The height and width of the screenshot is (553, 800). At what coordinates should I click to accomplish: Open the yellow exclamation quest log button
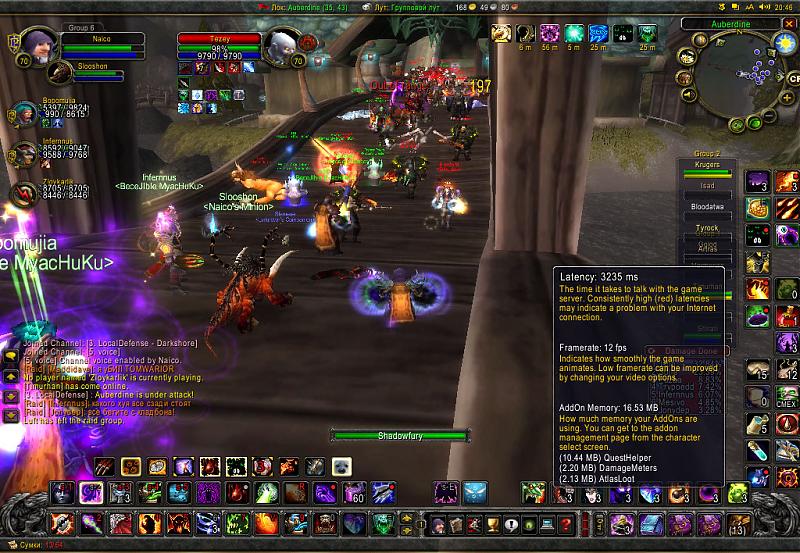pos(511,524)
